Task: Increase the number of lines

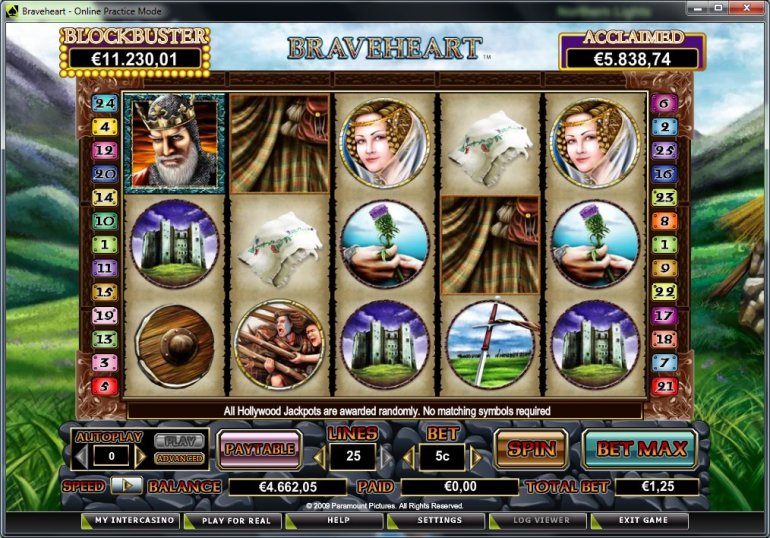Action: coord(384,457)
